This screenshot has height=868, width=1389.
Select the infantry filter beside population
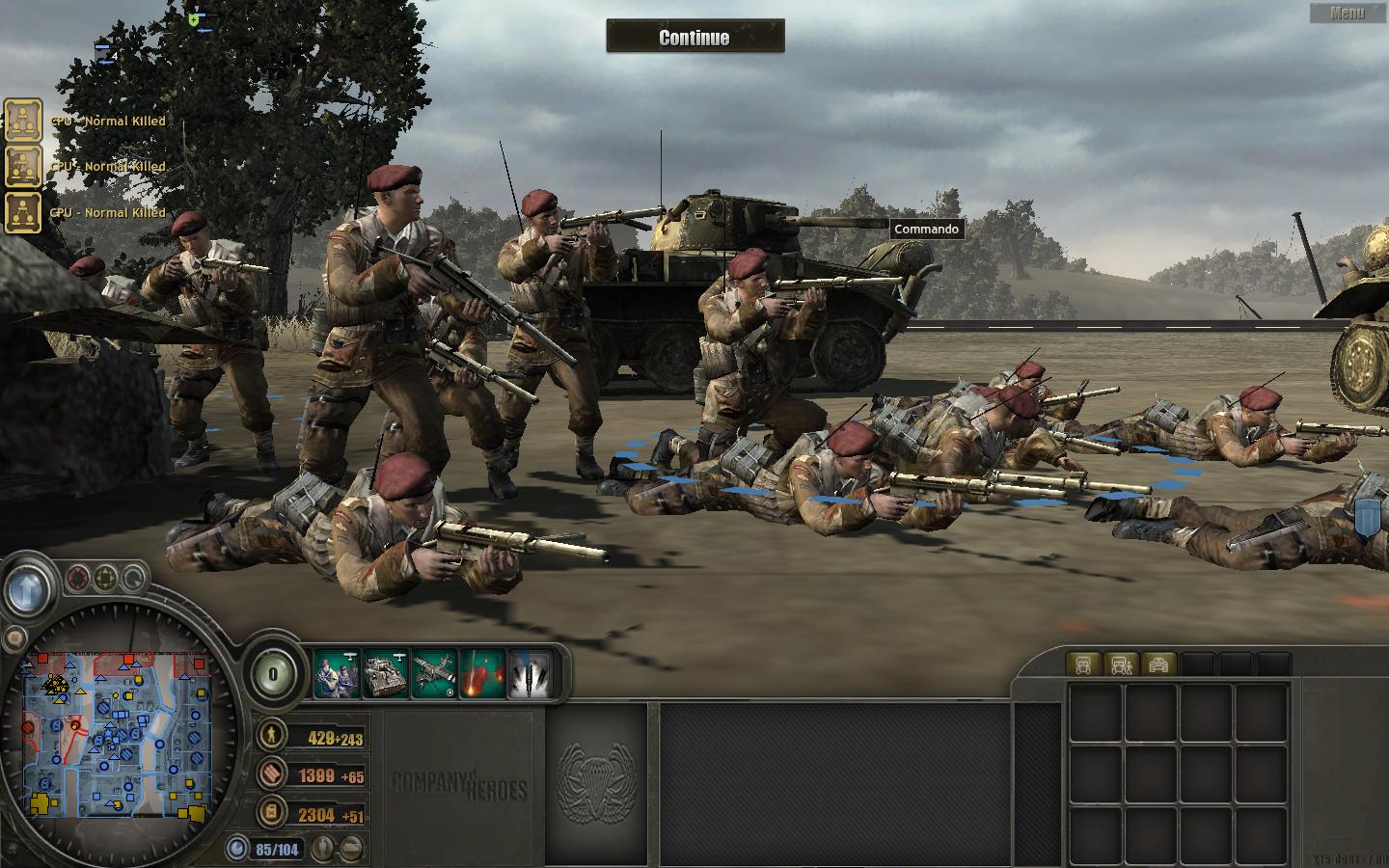tap(323, 849)
